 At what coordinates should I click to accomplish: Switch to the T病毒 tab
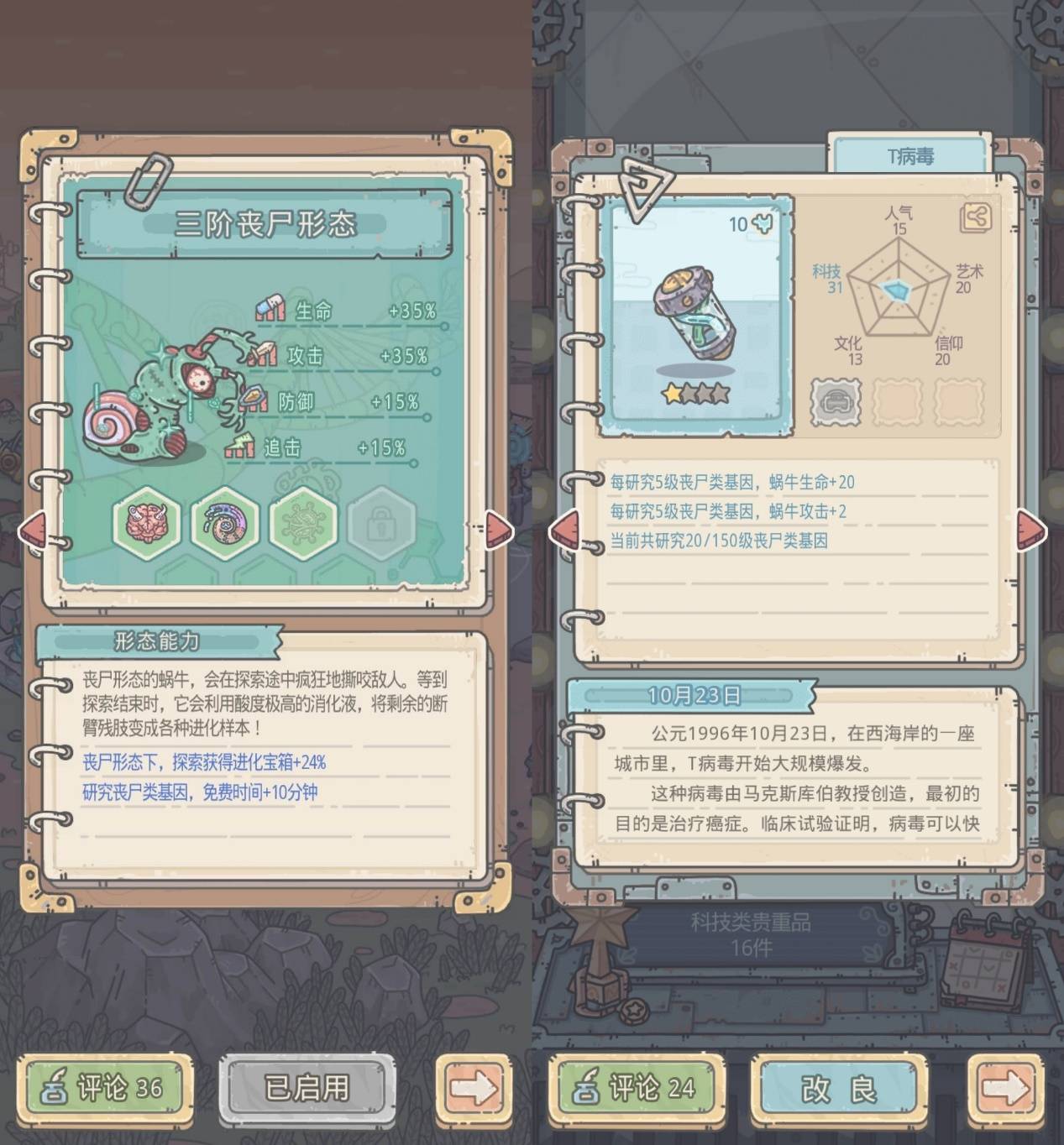click(910, 156)
